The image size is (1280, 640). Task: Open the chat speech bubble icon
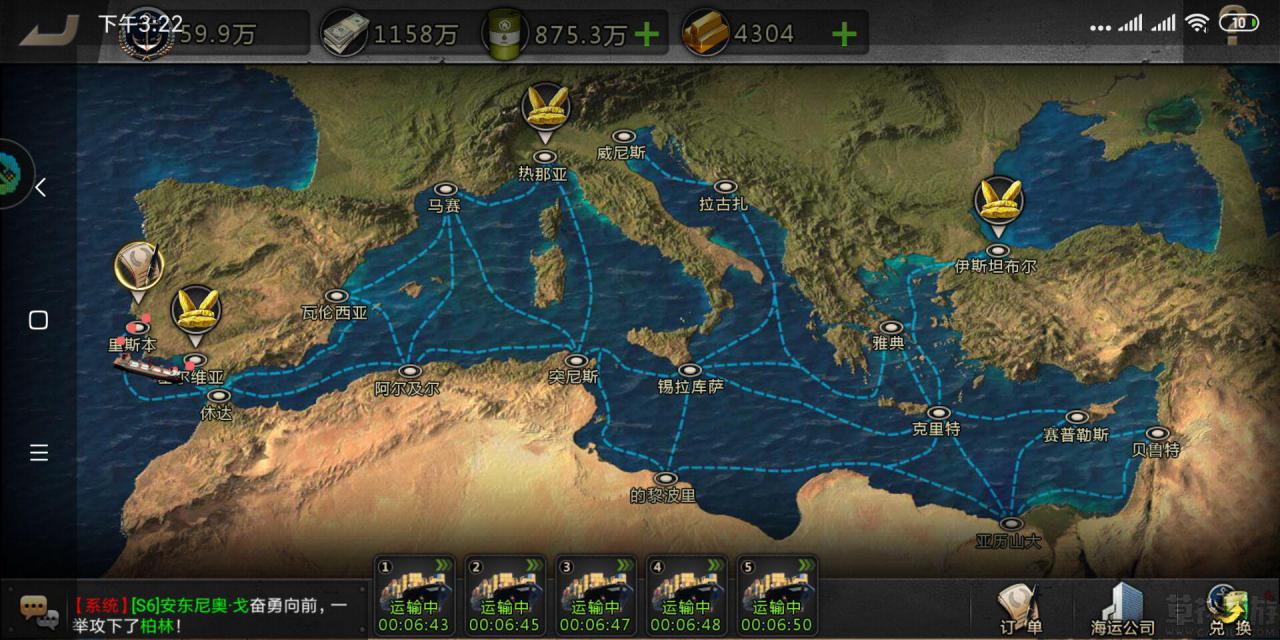click(x=35, y=607)
